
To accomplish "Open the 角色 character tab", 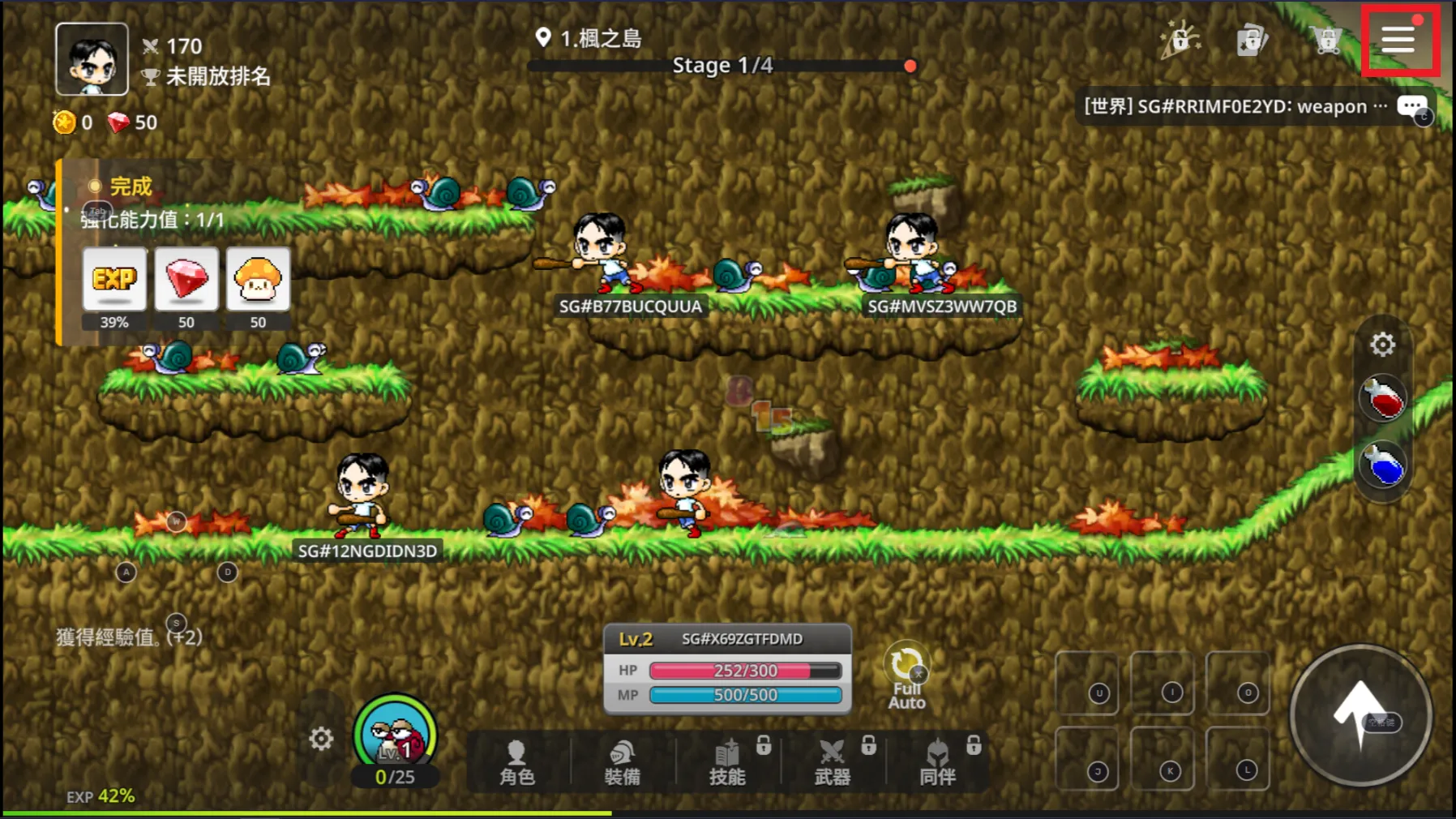I will pos(517,762).
